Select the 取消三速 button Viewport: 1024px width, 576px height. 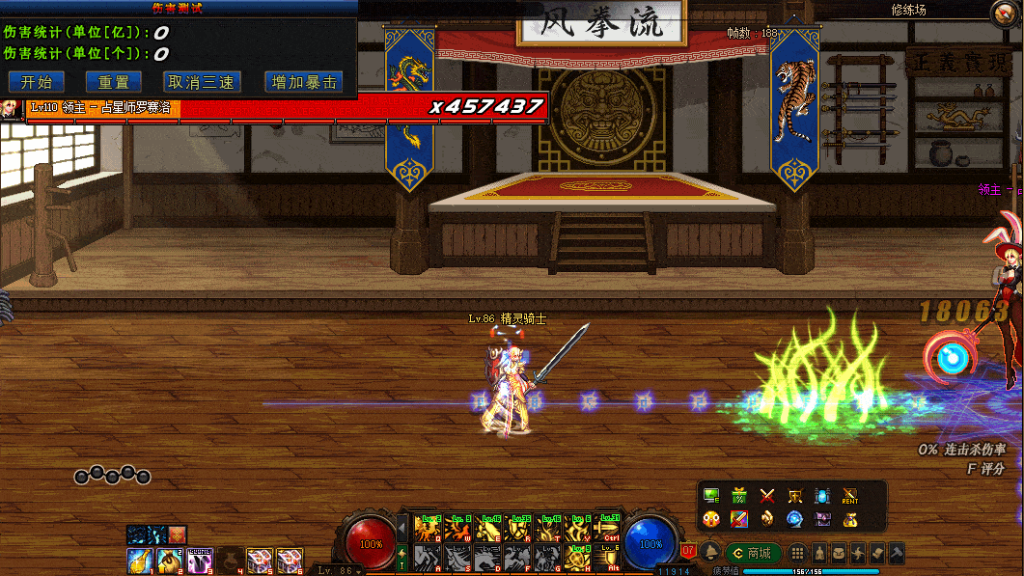[201, 82]
